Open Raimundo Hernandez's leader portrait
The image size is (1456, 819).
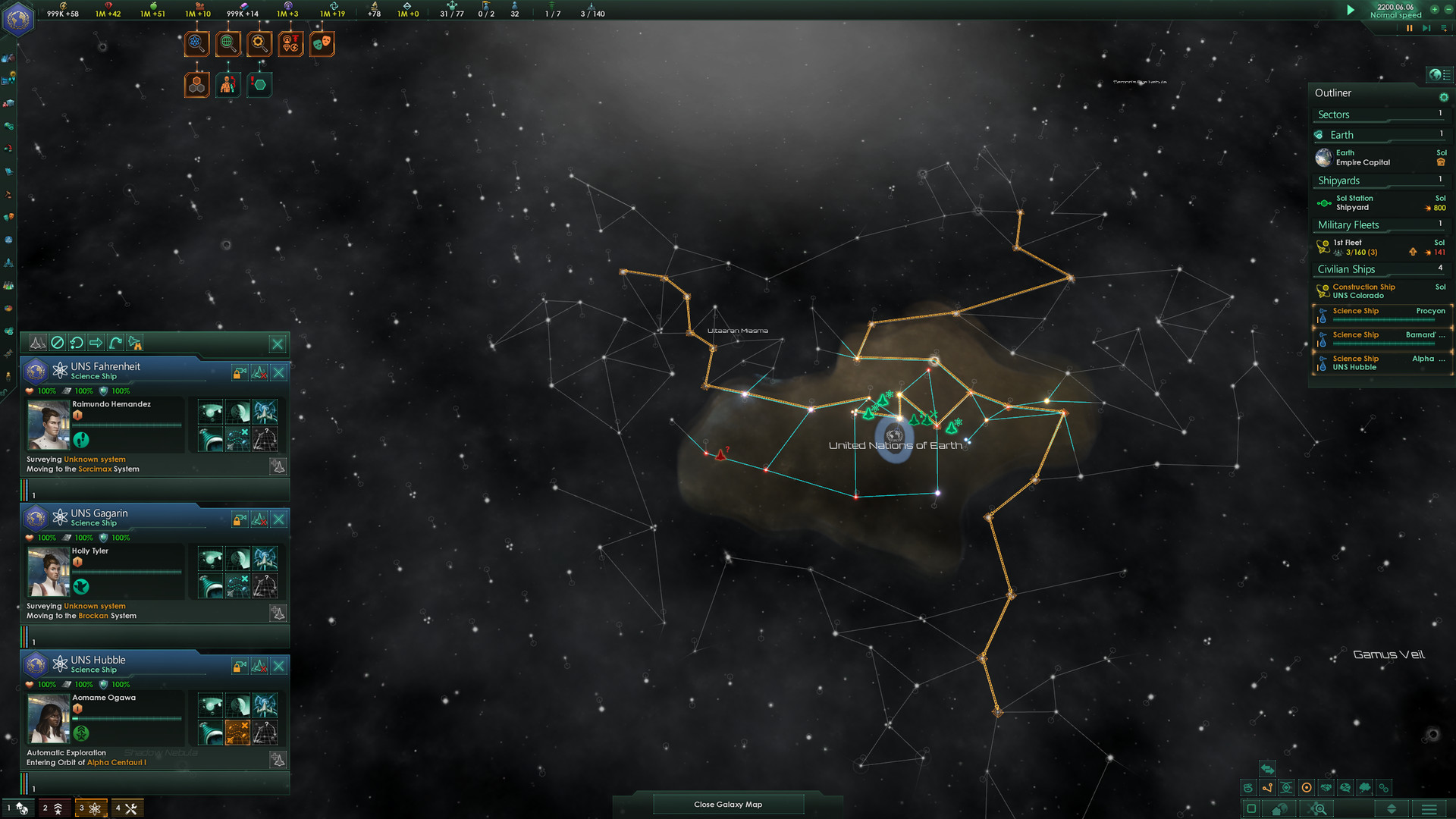coord(49,425)
